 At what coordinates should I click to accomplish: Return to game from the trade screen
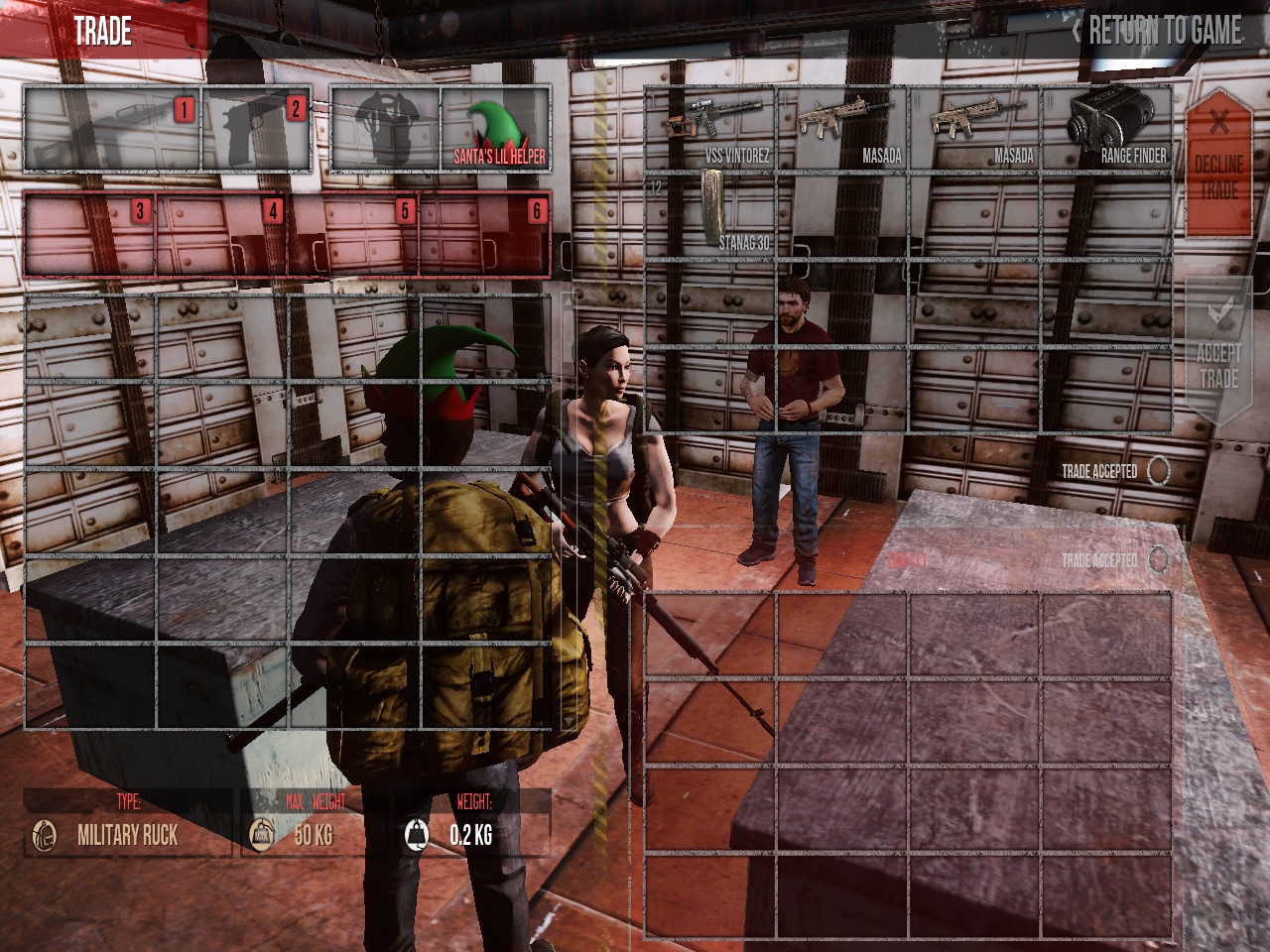[1157, 31]
